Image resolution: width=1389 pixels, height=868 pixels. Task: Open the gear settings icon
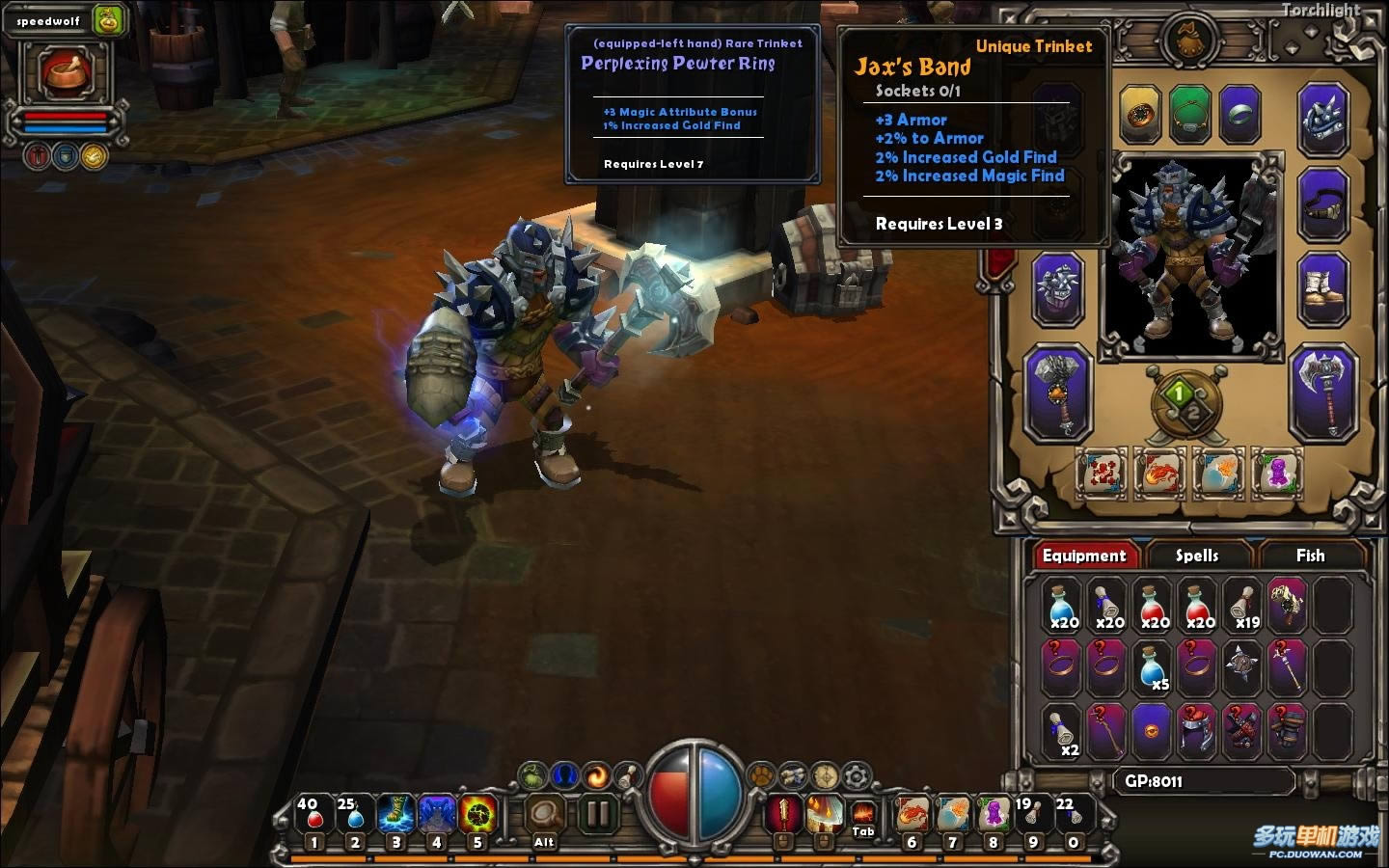click(857, 774)
